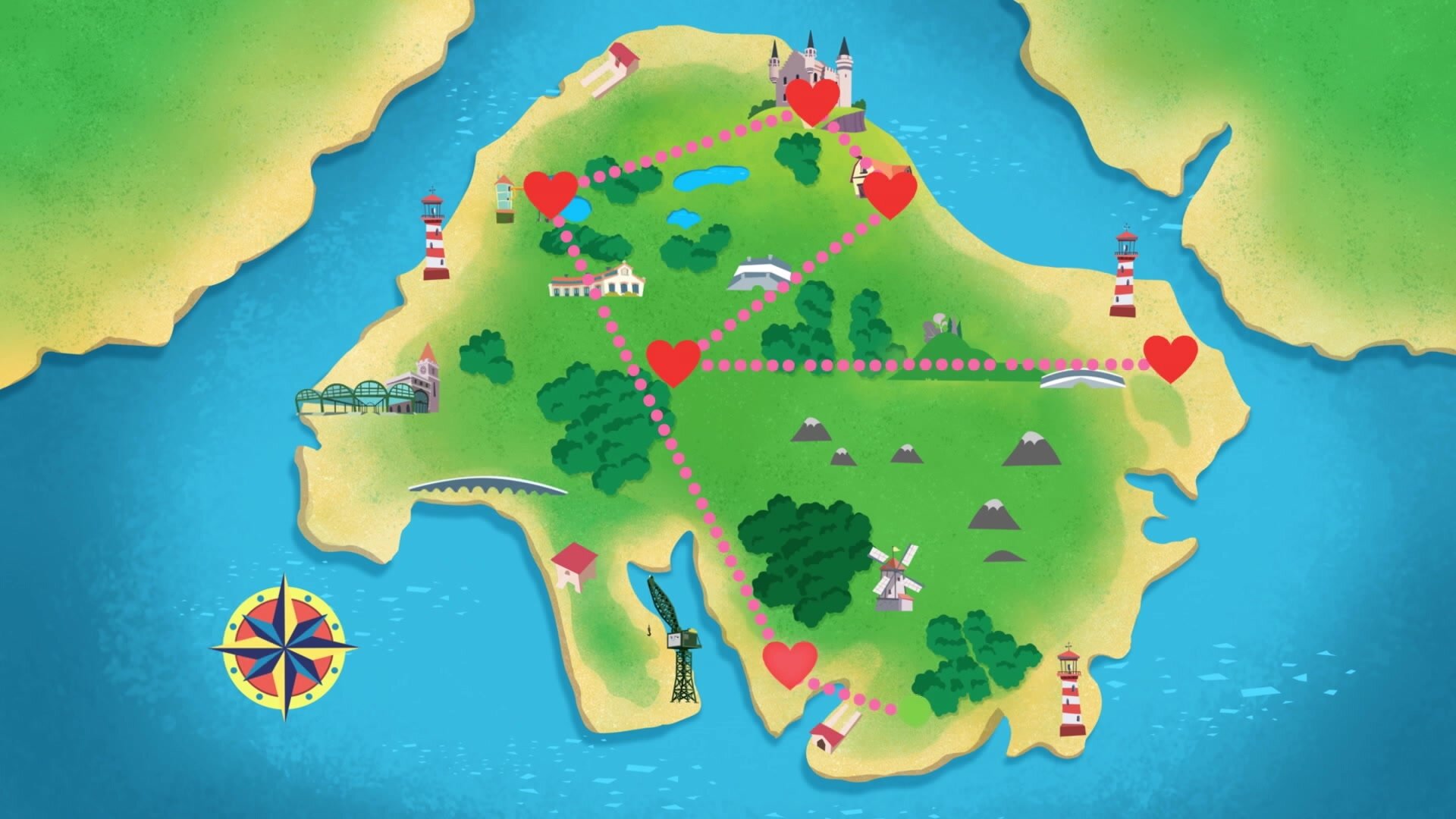Select the heart marker at the castle
The image size is (1456, 819).
(x=812, y=101)
